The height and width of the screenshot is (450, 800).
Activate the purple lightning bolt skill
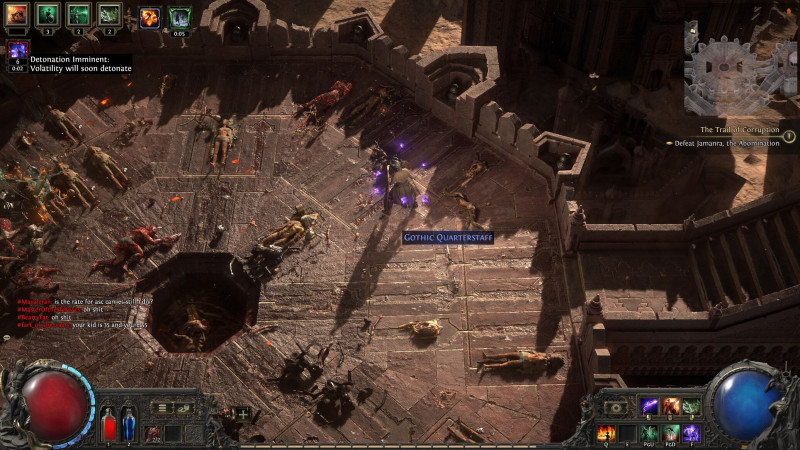tap(649, 407)
